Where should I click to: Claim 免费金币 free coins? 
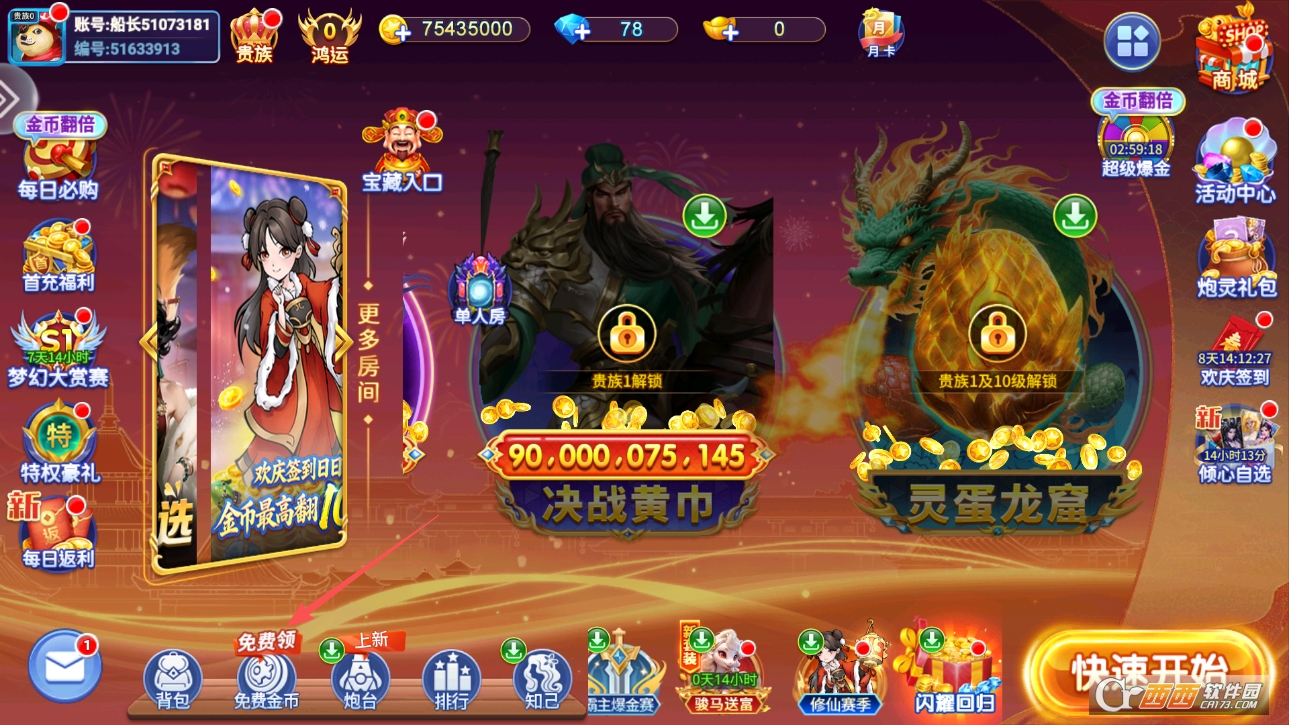click(266, 677)
